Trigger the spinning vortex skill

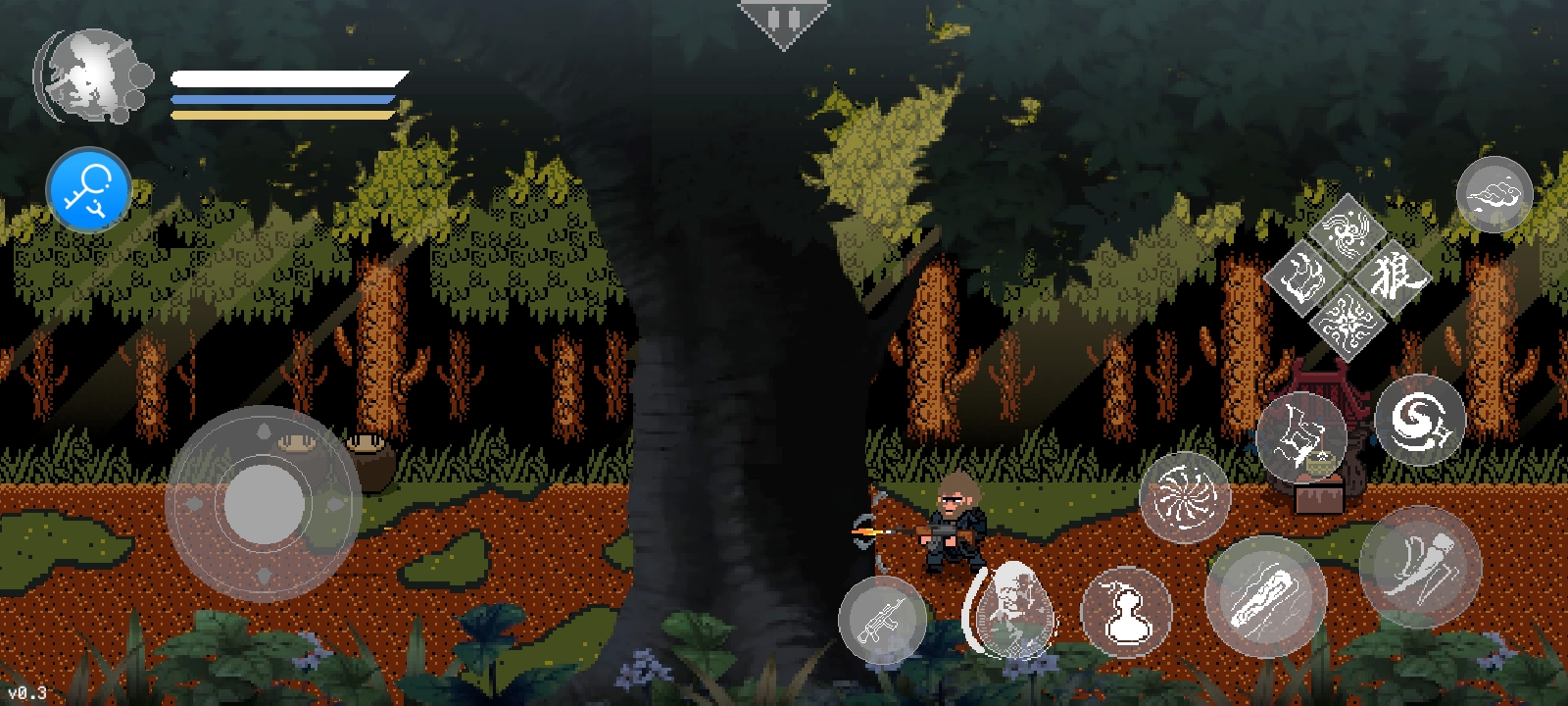click(1185, 497)
